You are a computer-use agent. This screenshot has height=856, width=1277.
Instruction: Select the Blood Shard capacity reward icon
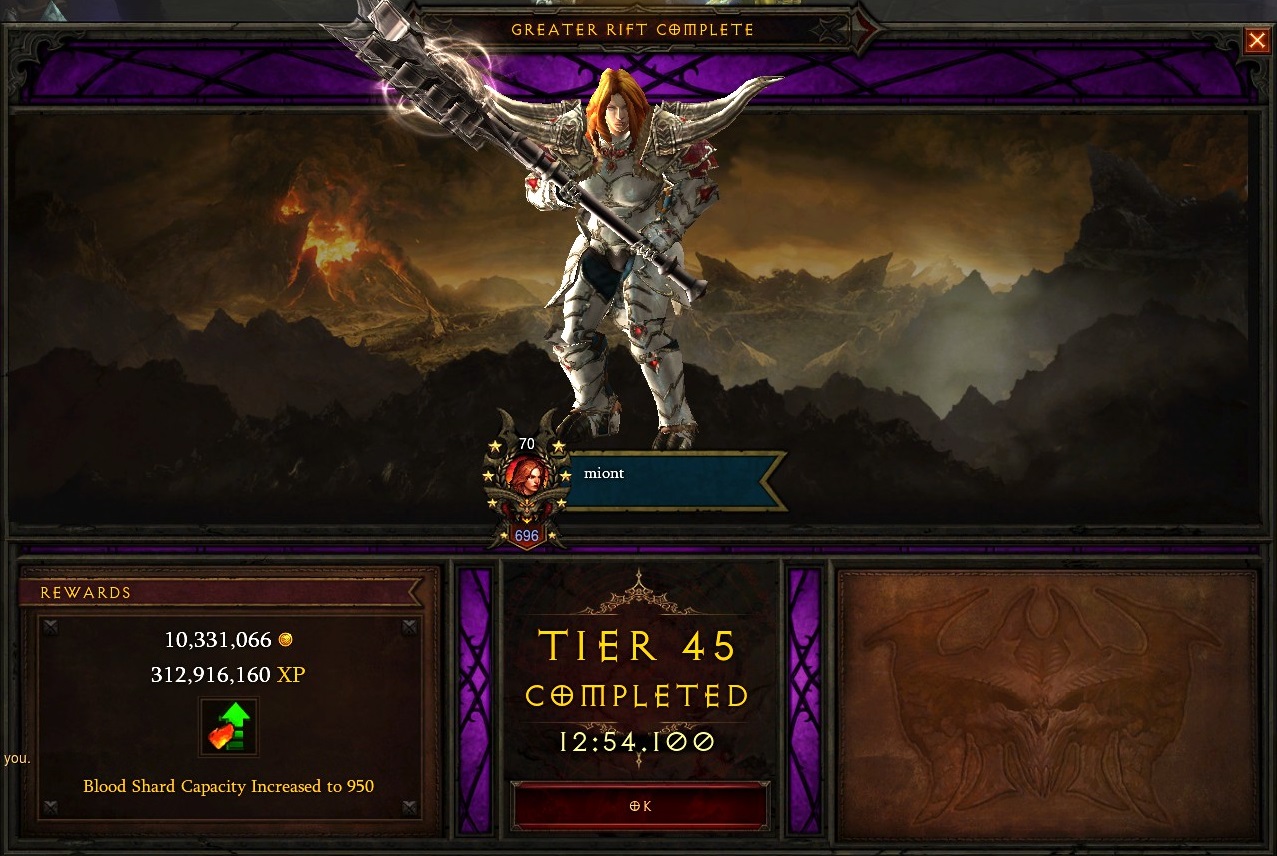coord(228,726)
